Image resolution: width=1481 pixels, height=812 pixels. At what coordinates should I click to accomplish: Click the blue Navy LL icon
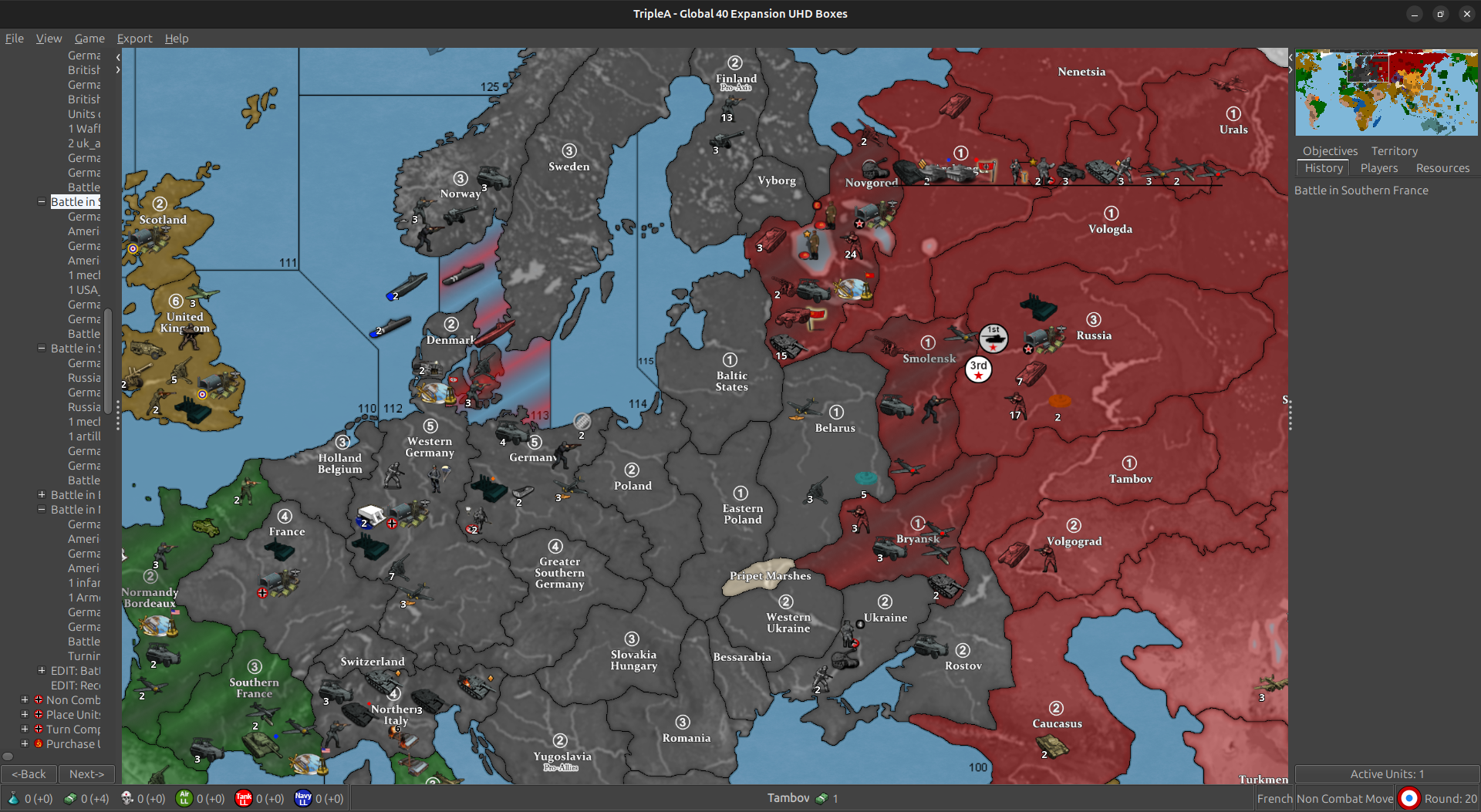tap(303, 799)
